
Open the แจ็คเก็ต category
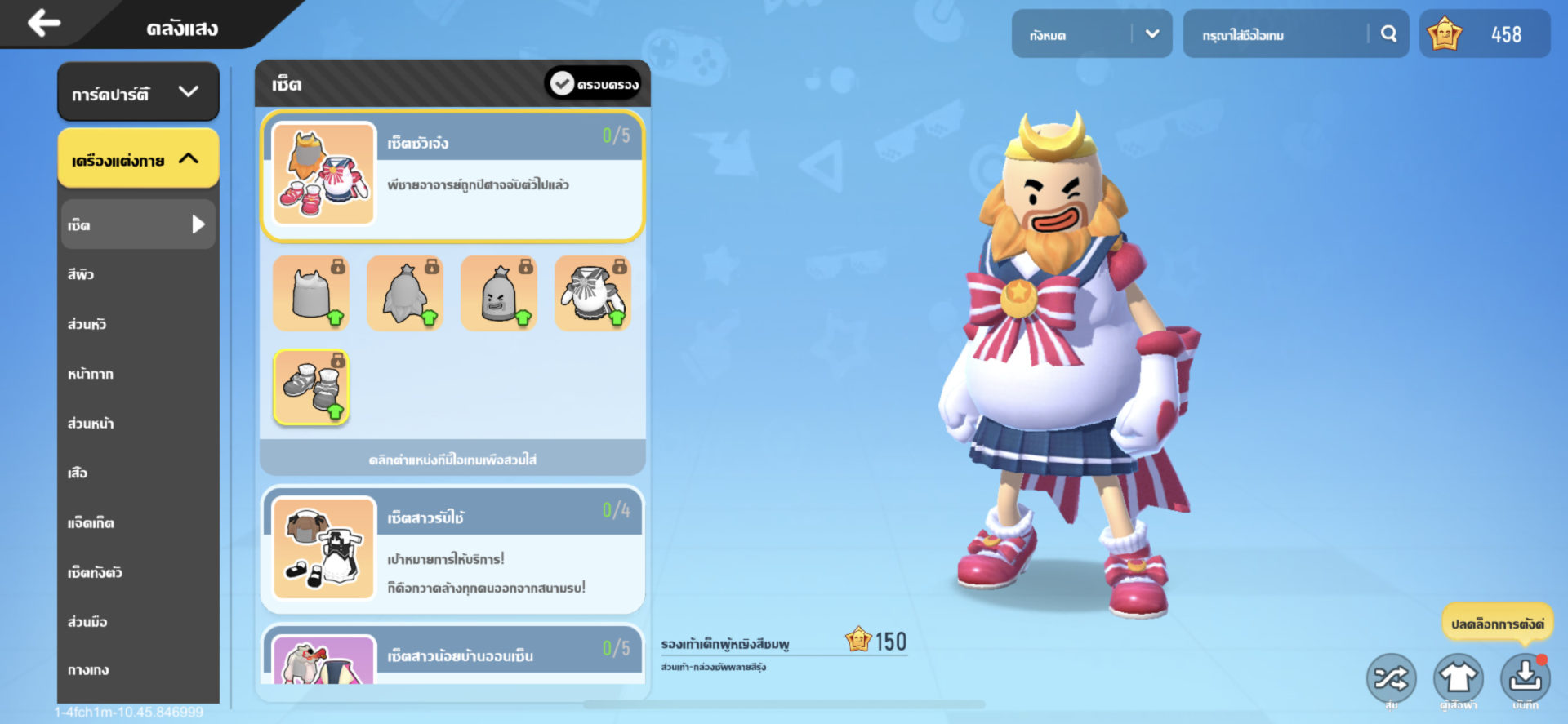[x=91, y=522]
